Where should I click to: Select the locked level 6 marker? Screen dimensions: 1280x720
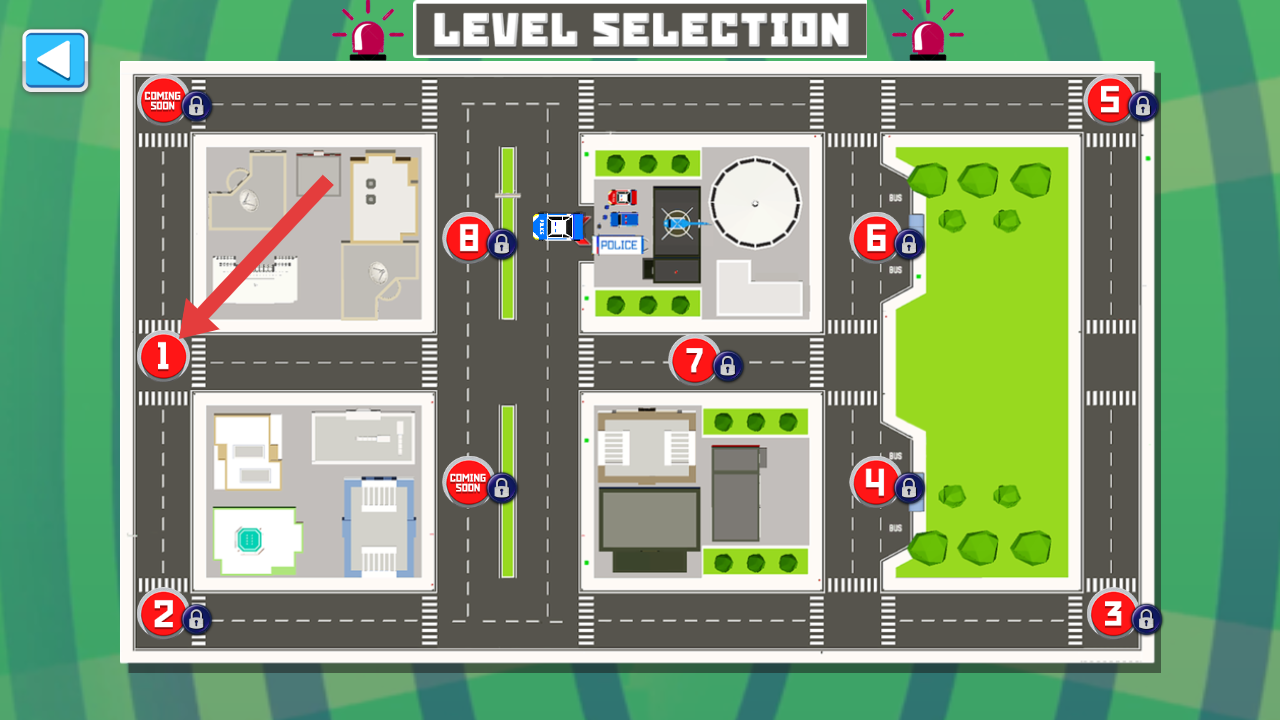876,238
